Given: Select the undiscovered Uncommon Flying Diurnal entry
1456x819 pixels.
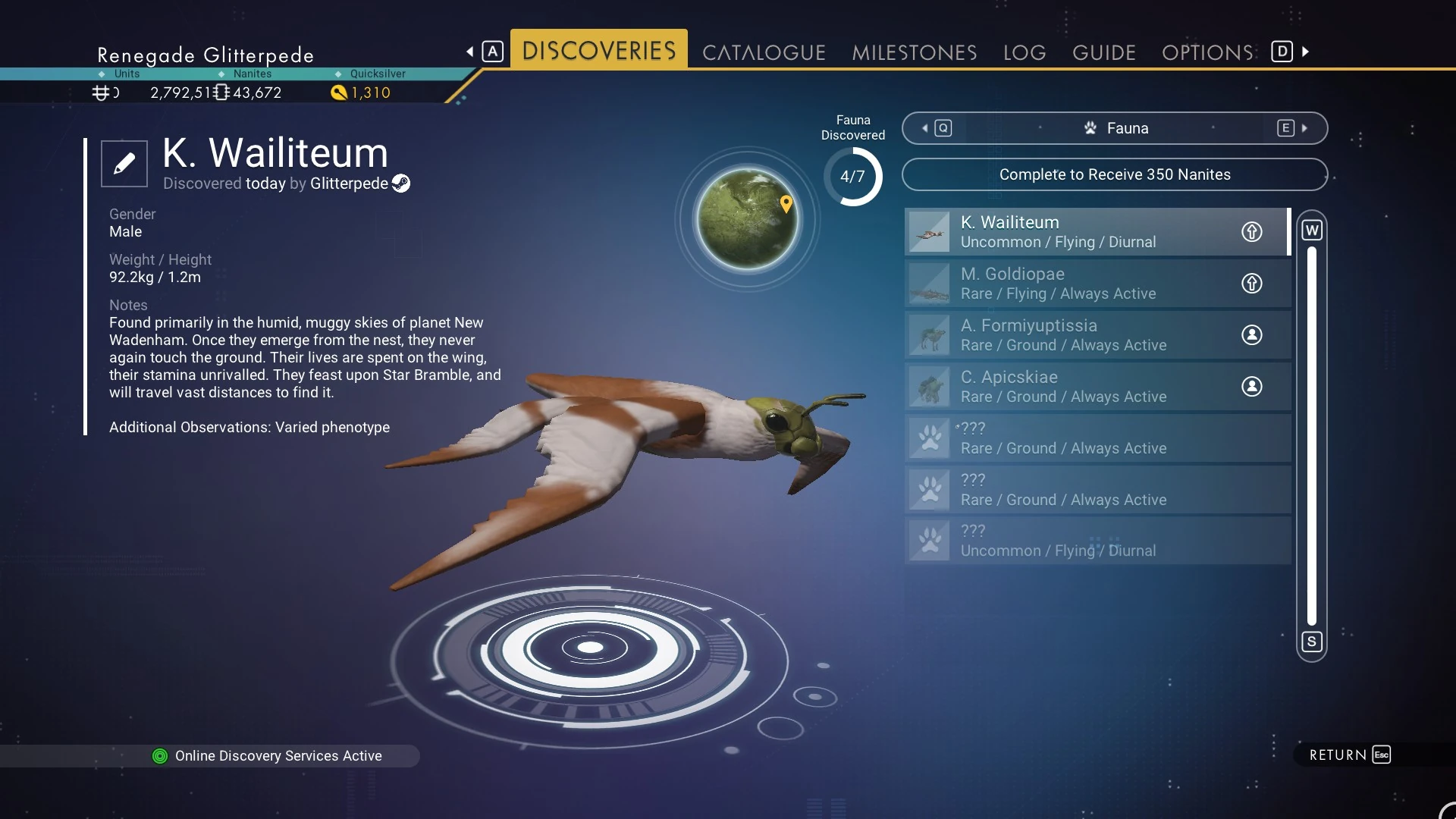Looking at the screenshot, I should coord(1077,541).
